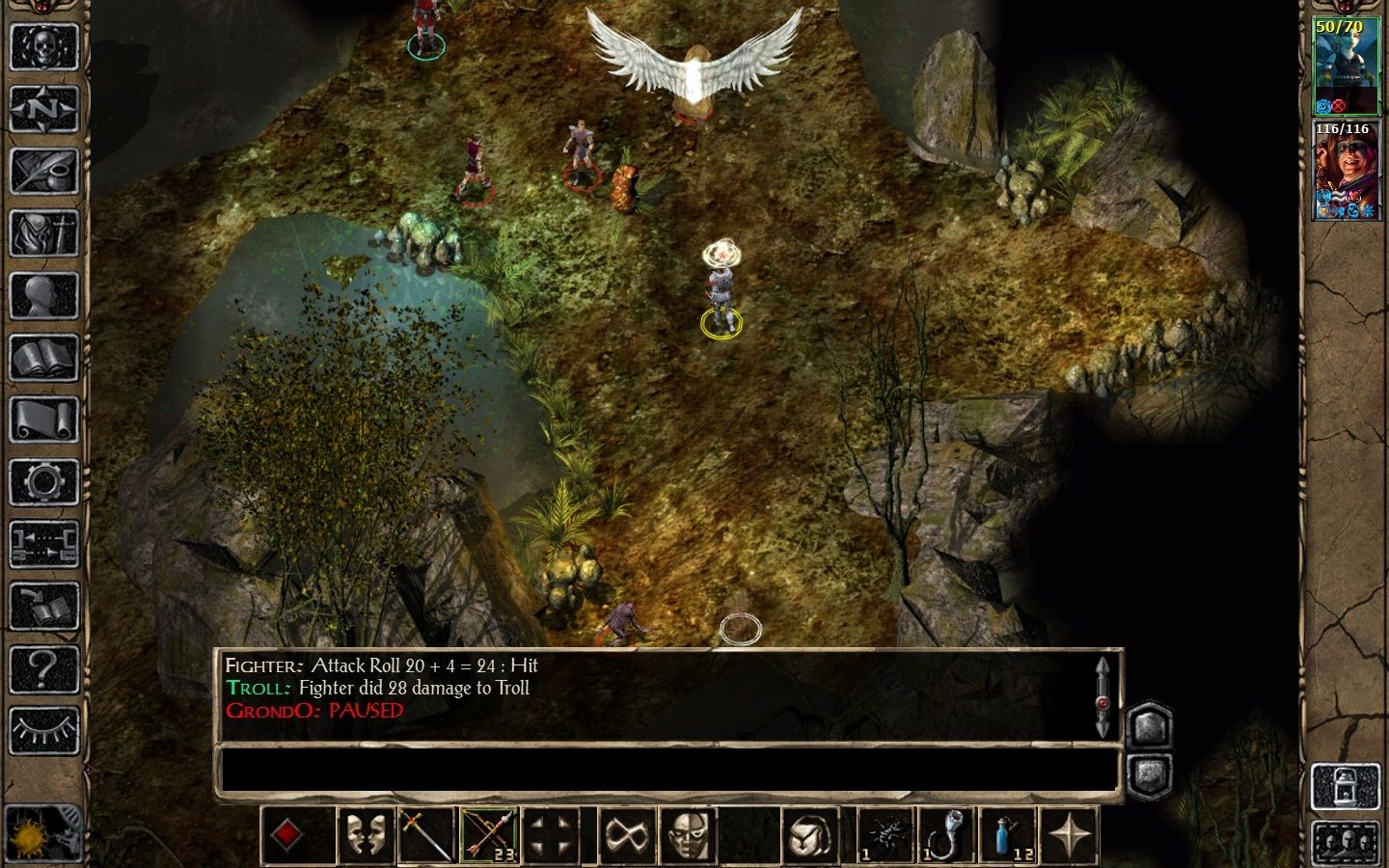Equip the bow with 23 arrows

pyautogui.click(x=489, y=834)
